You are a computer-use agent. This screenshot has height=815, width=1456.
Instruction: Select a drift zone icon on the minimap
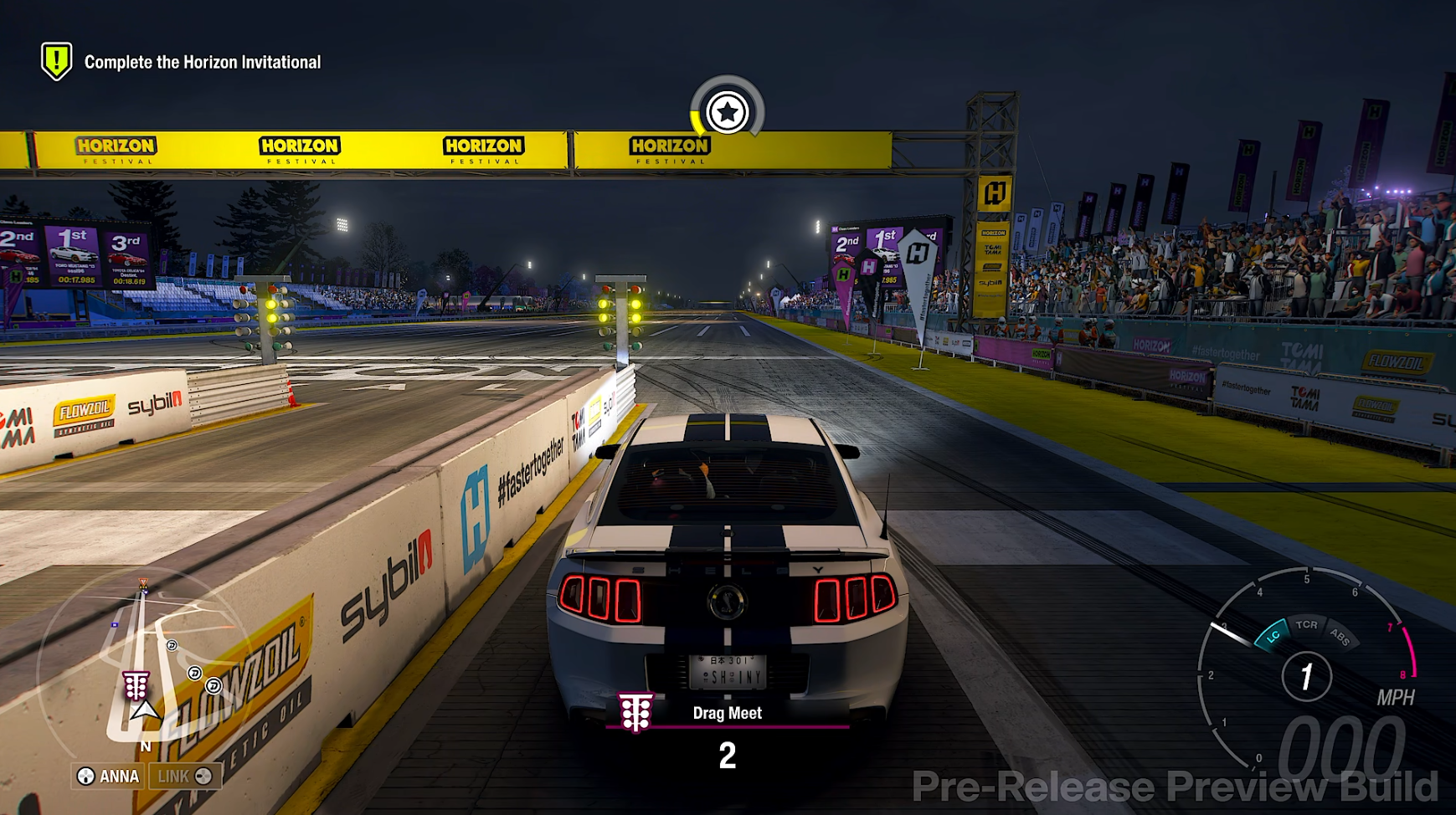[172, 644]
